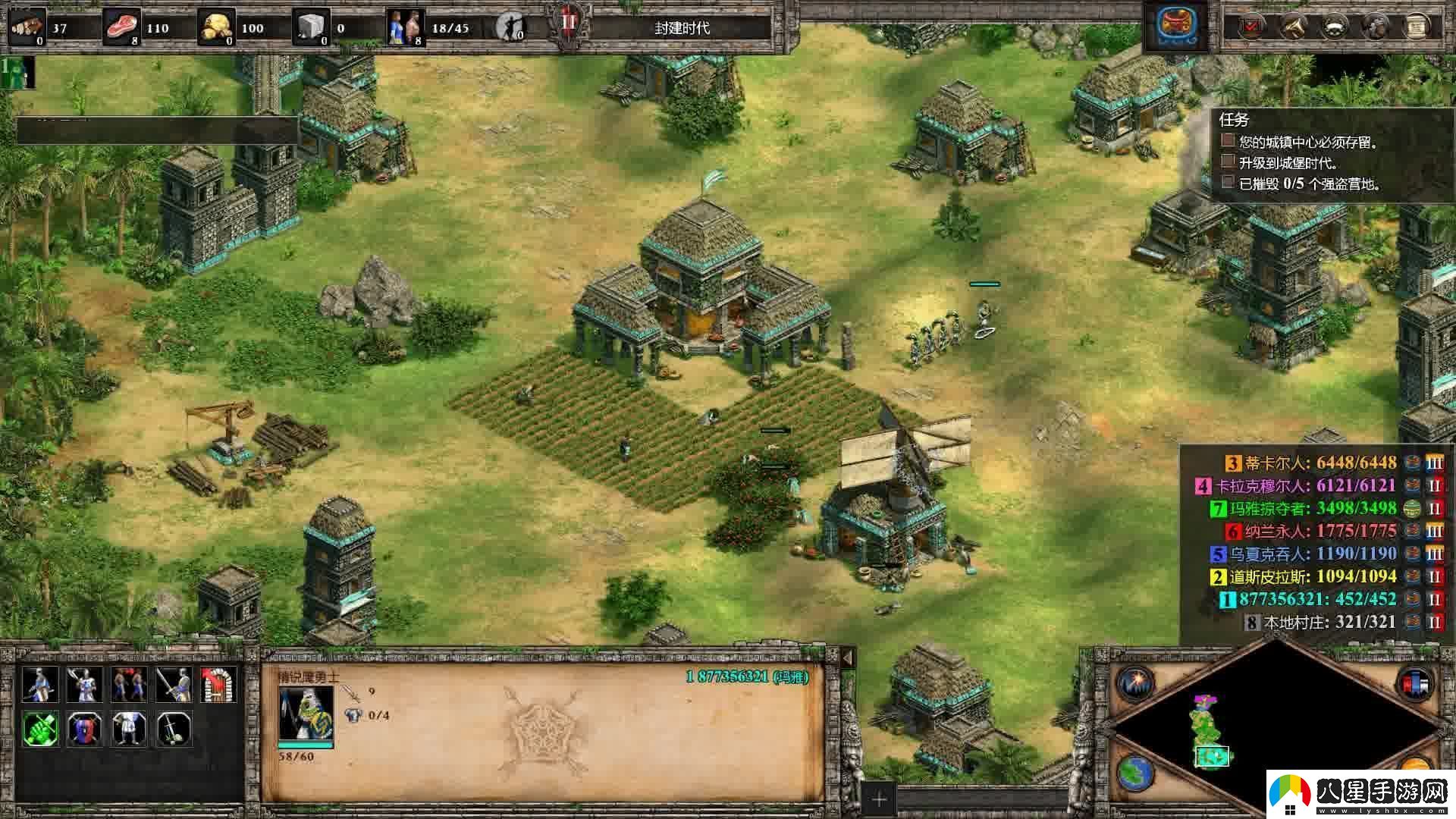Toggle the first objective checkbox in task list

tap(1228, 141)
